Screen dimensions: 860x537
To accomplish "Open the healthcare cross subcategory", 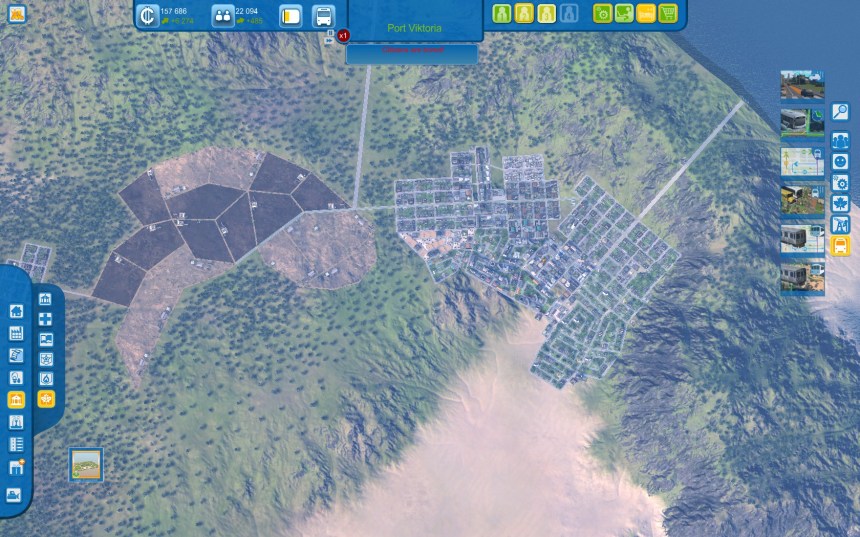I will tap(45, 319).
